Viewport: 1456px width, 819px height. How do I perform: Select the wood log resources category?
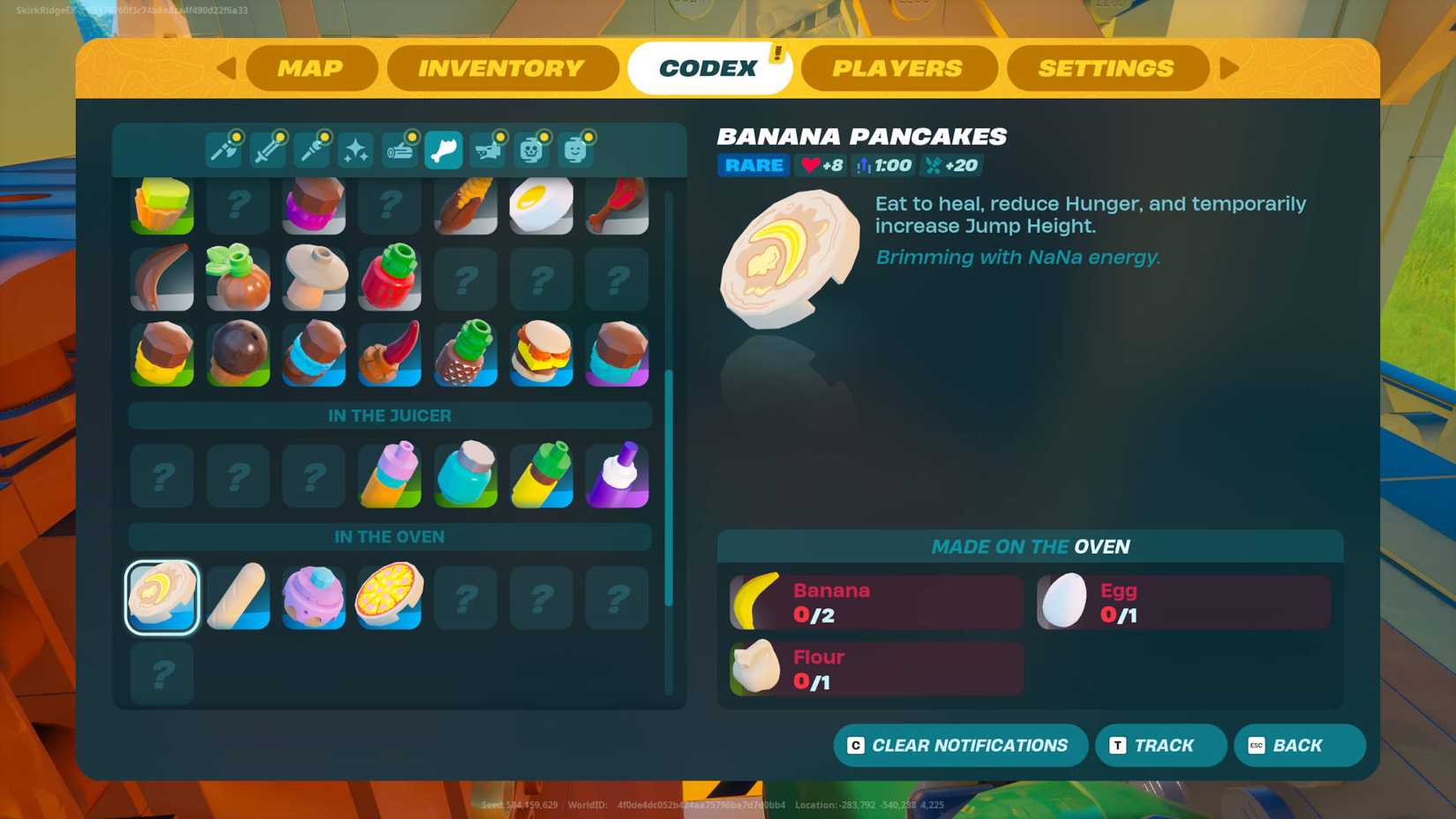[x=400, y=149]
